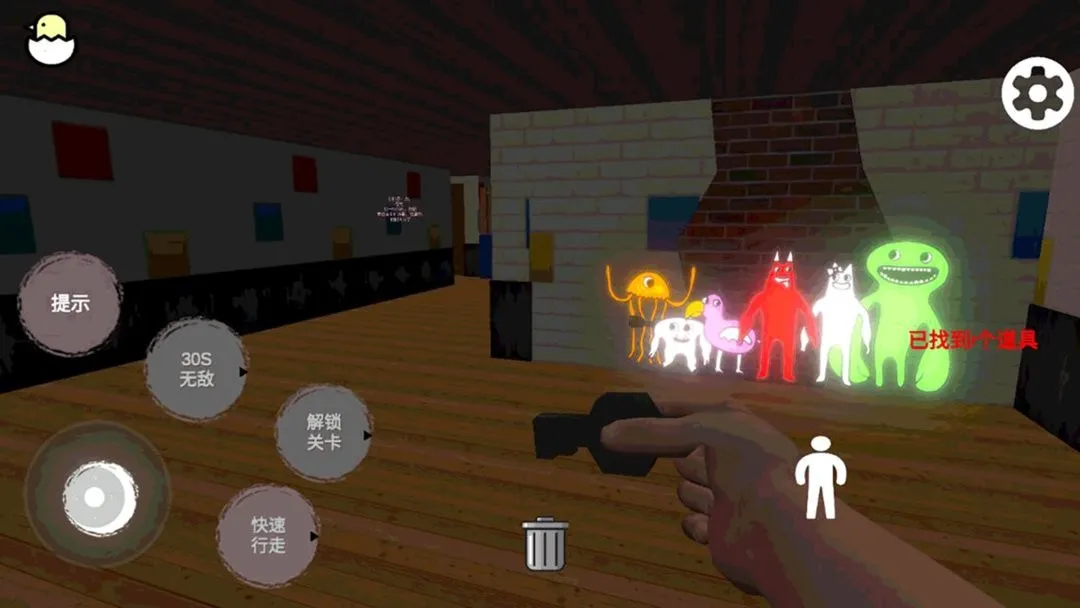Tap the white standing figure icon
The height and width of the screenshot is (608, 1080).
(820, 477)
